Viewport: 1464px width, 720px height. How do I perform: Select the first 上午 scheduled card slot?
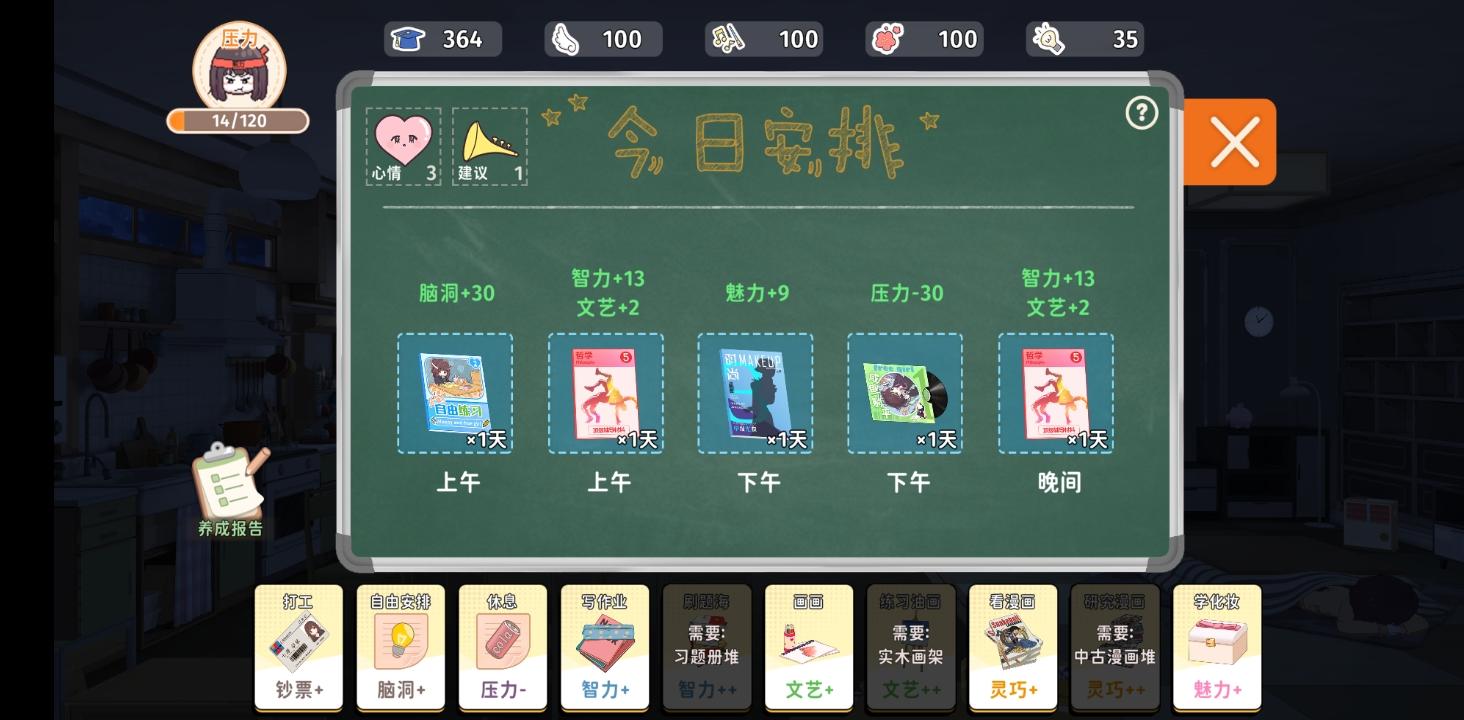coord(455,392)
